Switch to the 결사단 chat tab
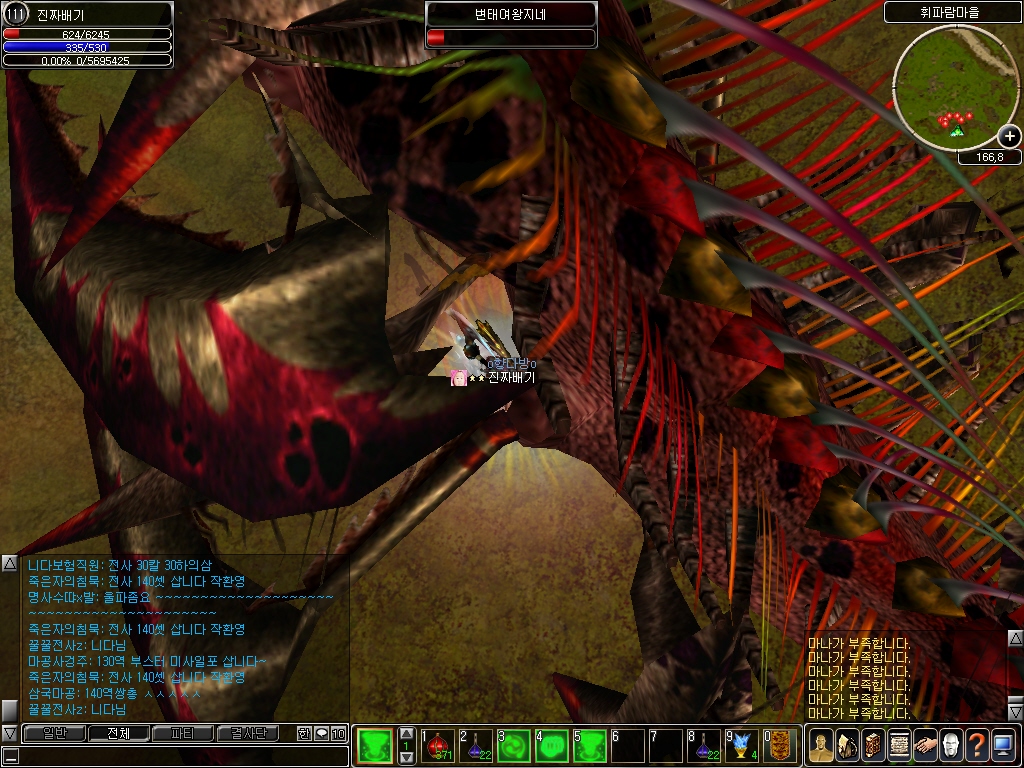The image size is (1024, 768). click(x=248, y=734)
